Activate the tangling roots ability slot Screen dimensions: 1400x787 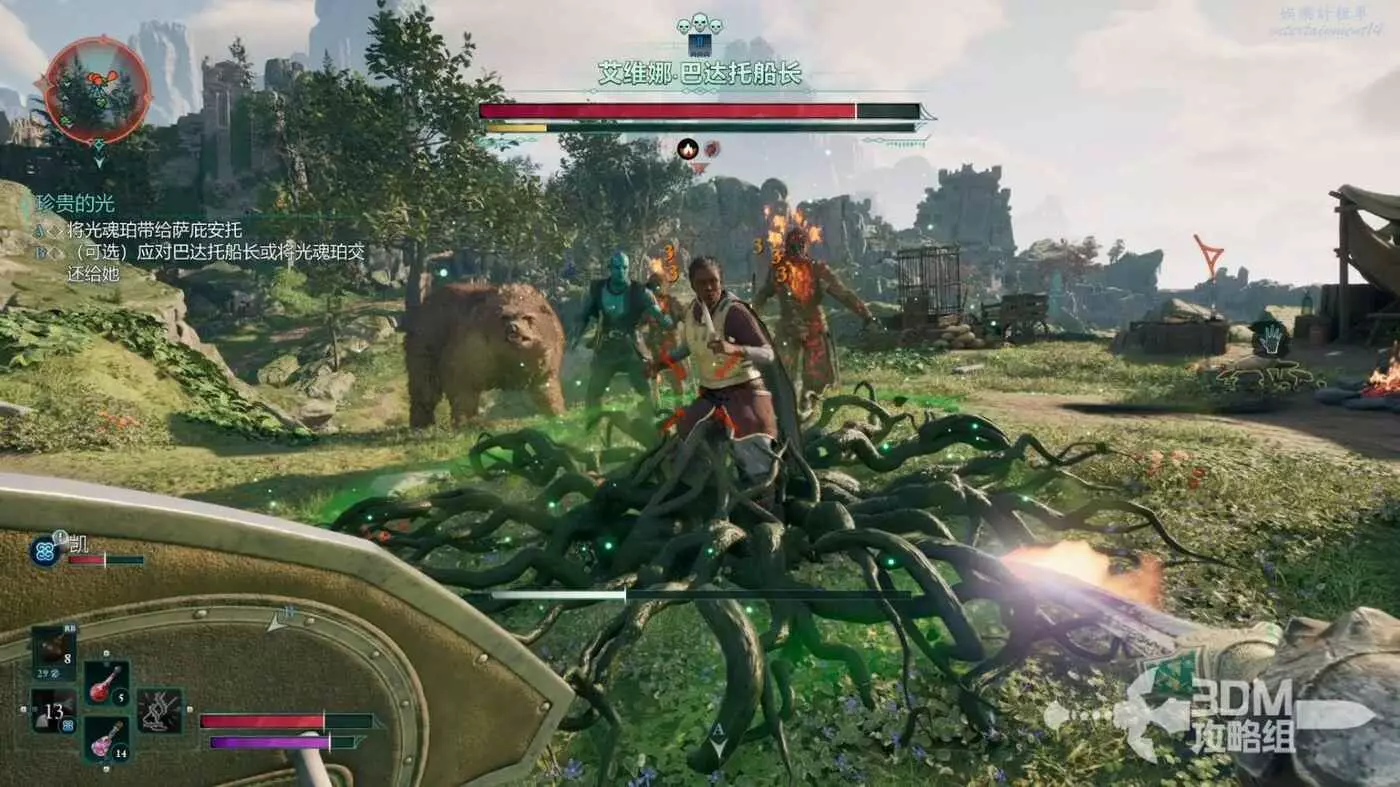159,710
